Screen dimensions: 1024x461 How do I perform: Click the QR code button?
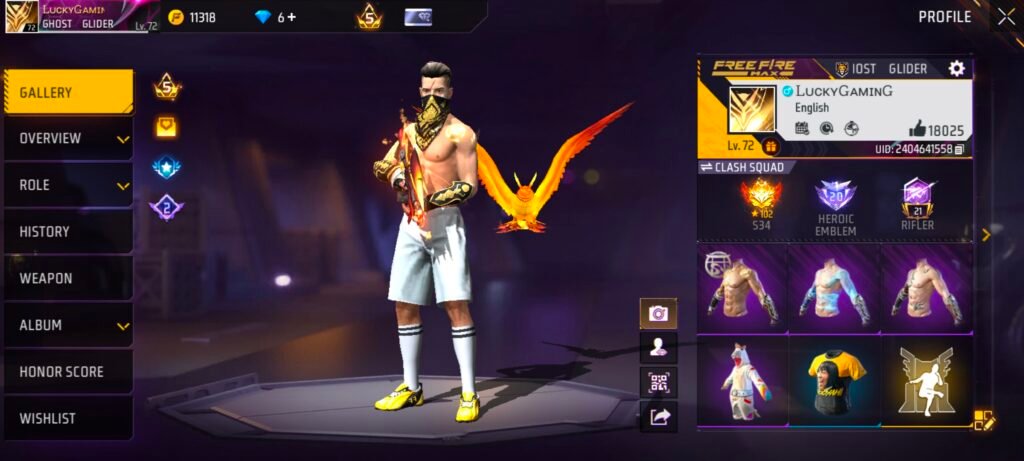point(658,382)
